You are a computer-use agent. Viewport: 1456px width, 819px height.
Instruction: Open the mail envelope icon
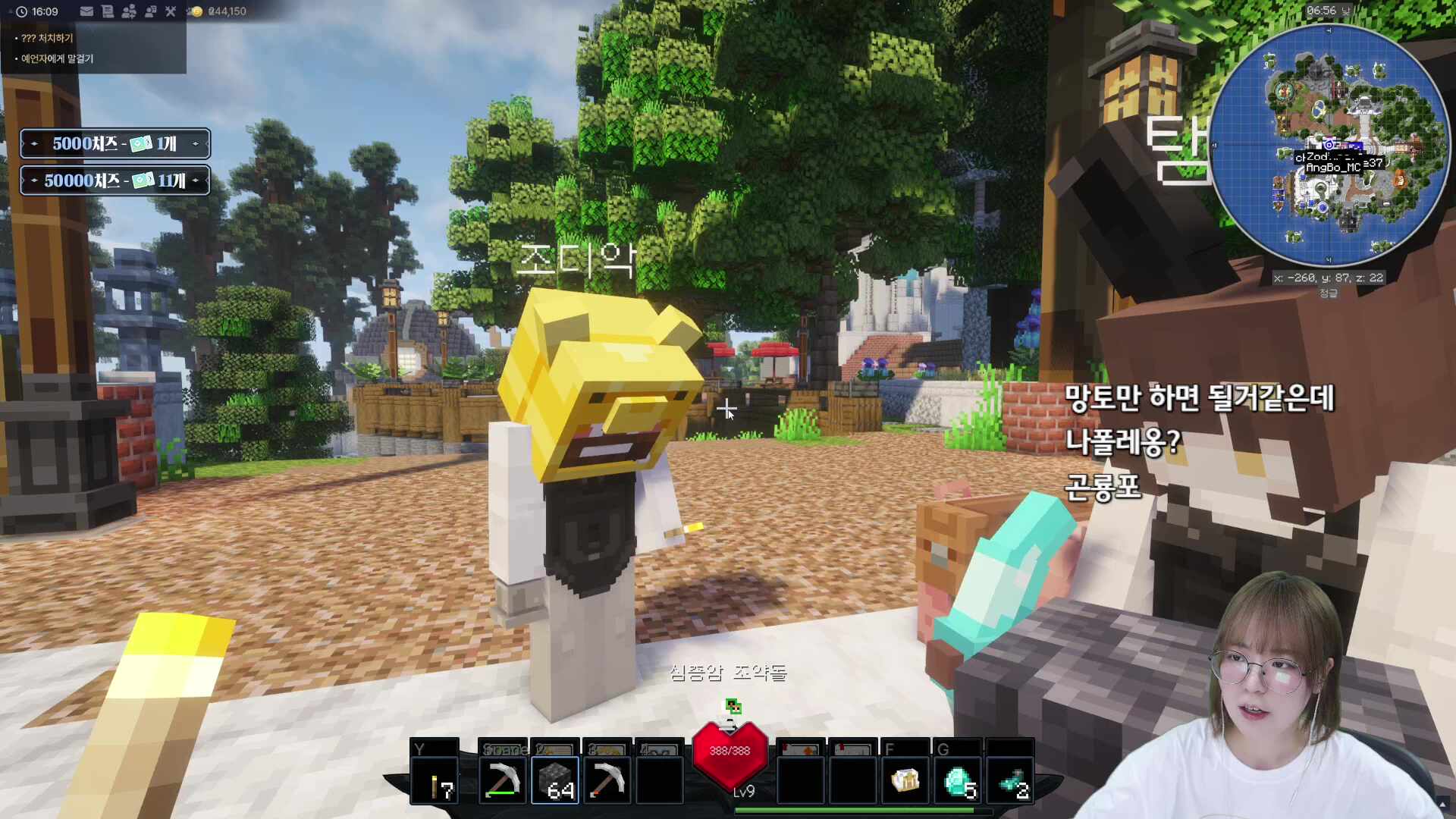tap(86, 11)
